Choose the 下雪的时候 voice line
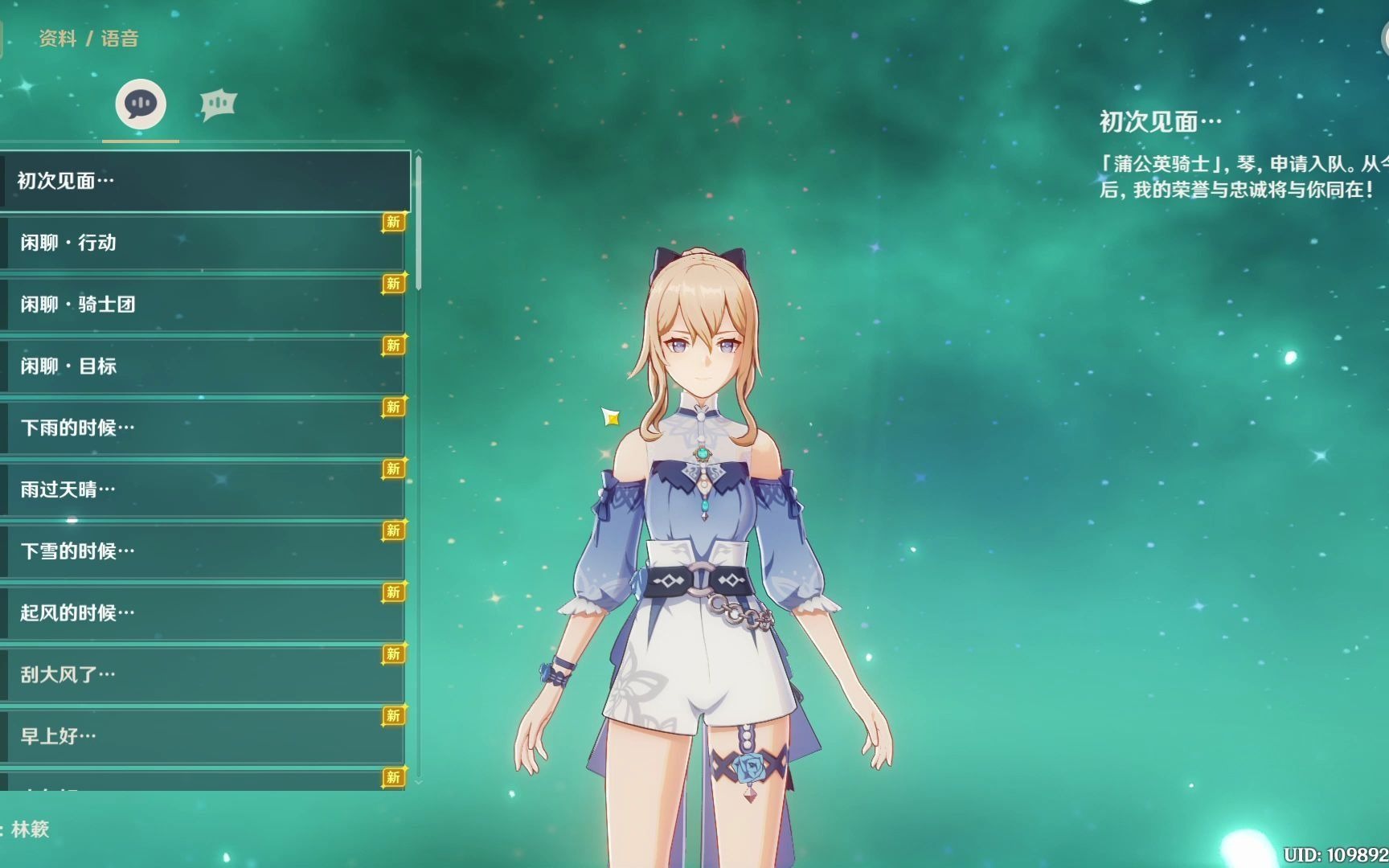 [205, 551]
